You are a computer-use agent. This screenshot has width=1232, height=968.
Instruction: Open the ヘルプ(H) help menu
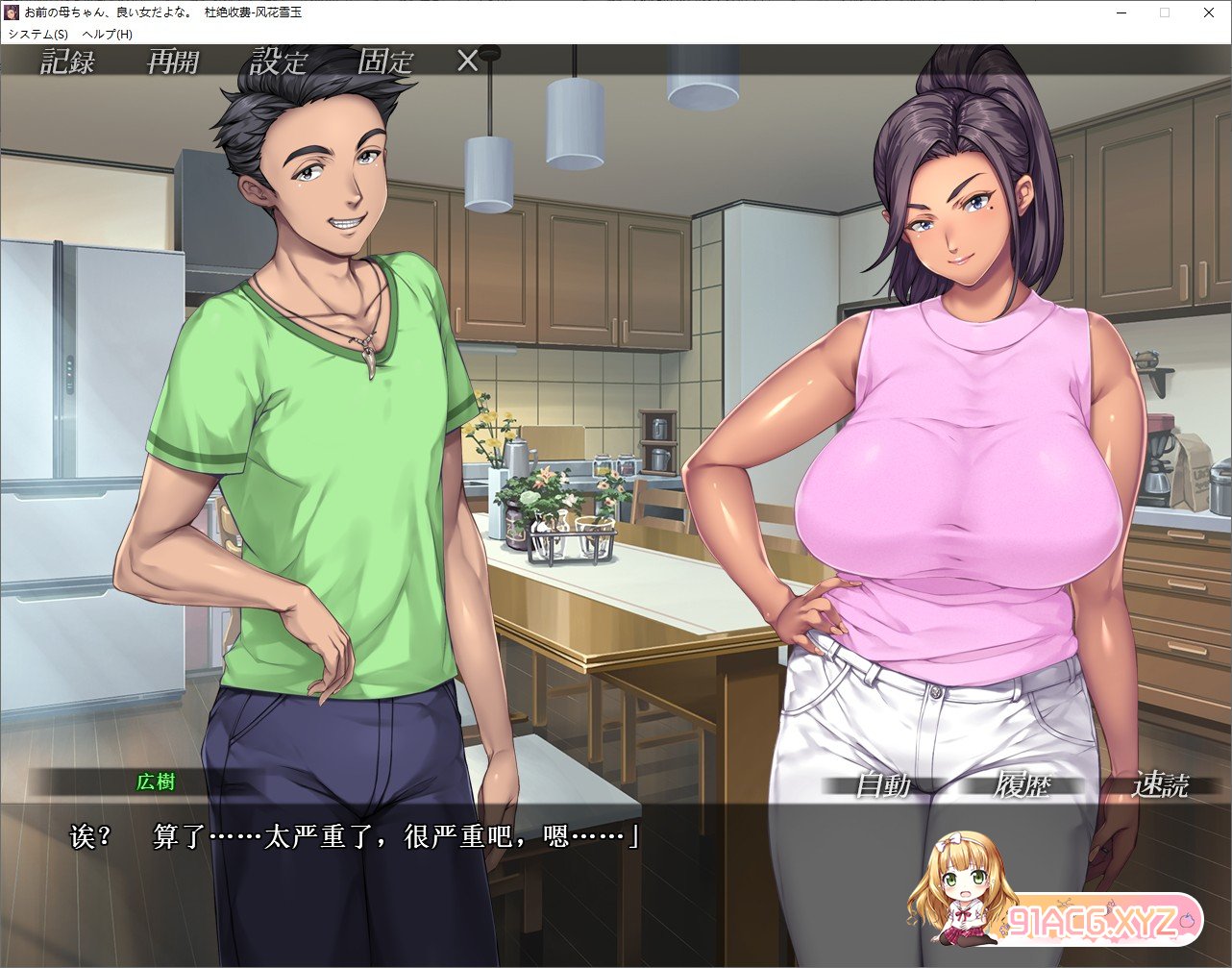coord(108,34)
